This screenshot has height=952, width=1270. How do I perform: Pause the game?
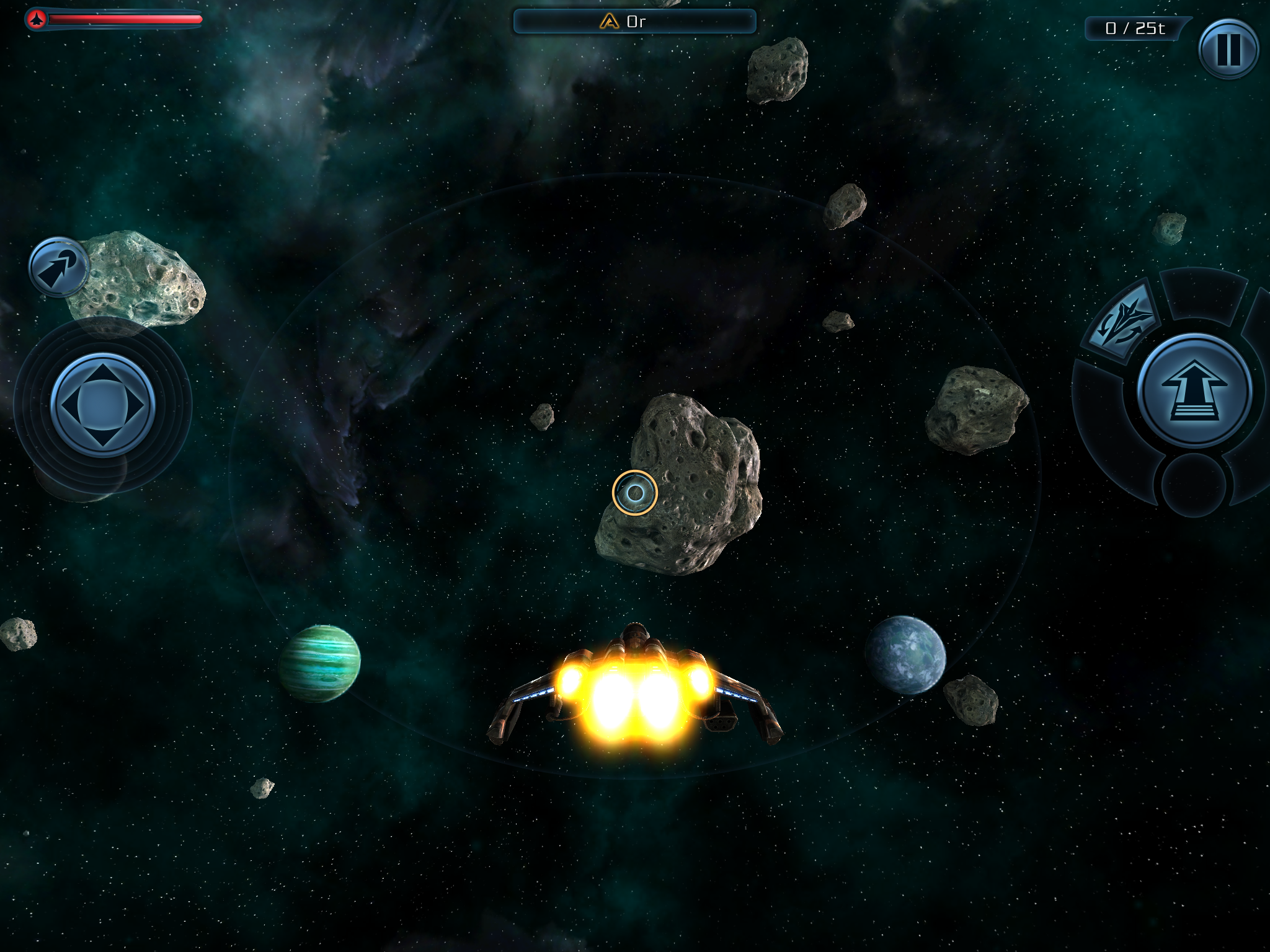pyautogui.click(x=1228, y=49)
